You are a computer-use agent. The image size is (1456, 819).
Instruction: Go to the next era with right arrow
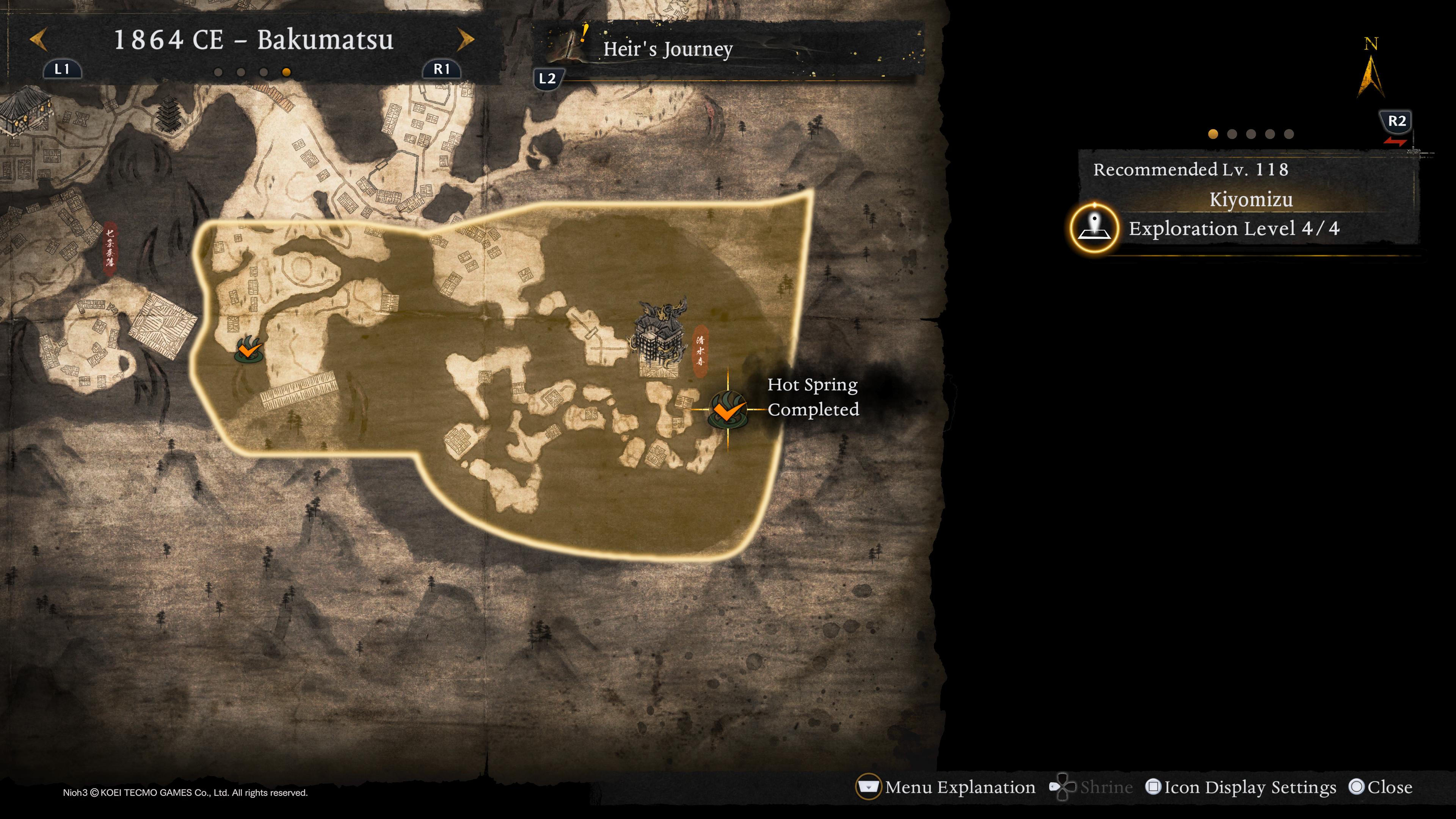pyautogui.click(x=465, y=39)
